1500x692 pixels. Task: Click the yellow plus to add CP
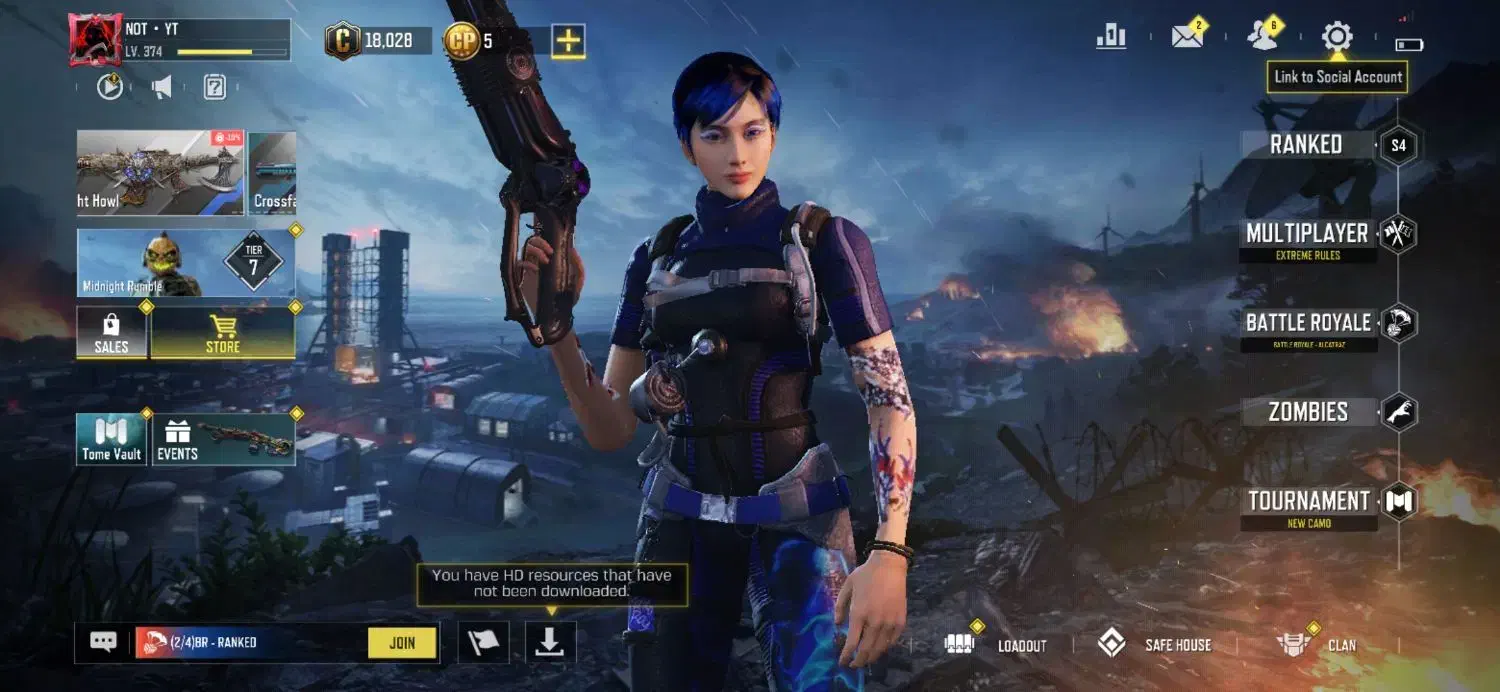pos(568,41)
